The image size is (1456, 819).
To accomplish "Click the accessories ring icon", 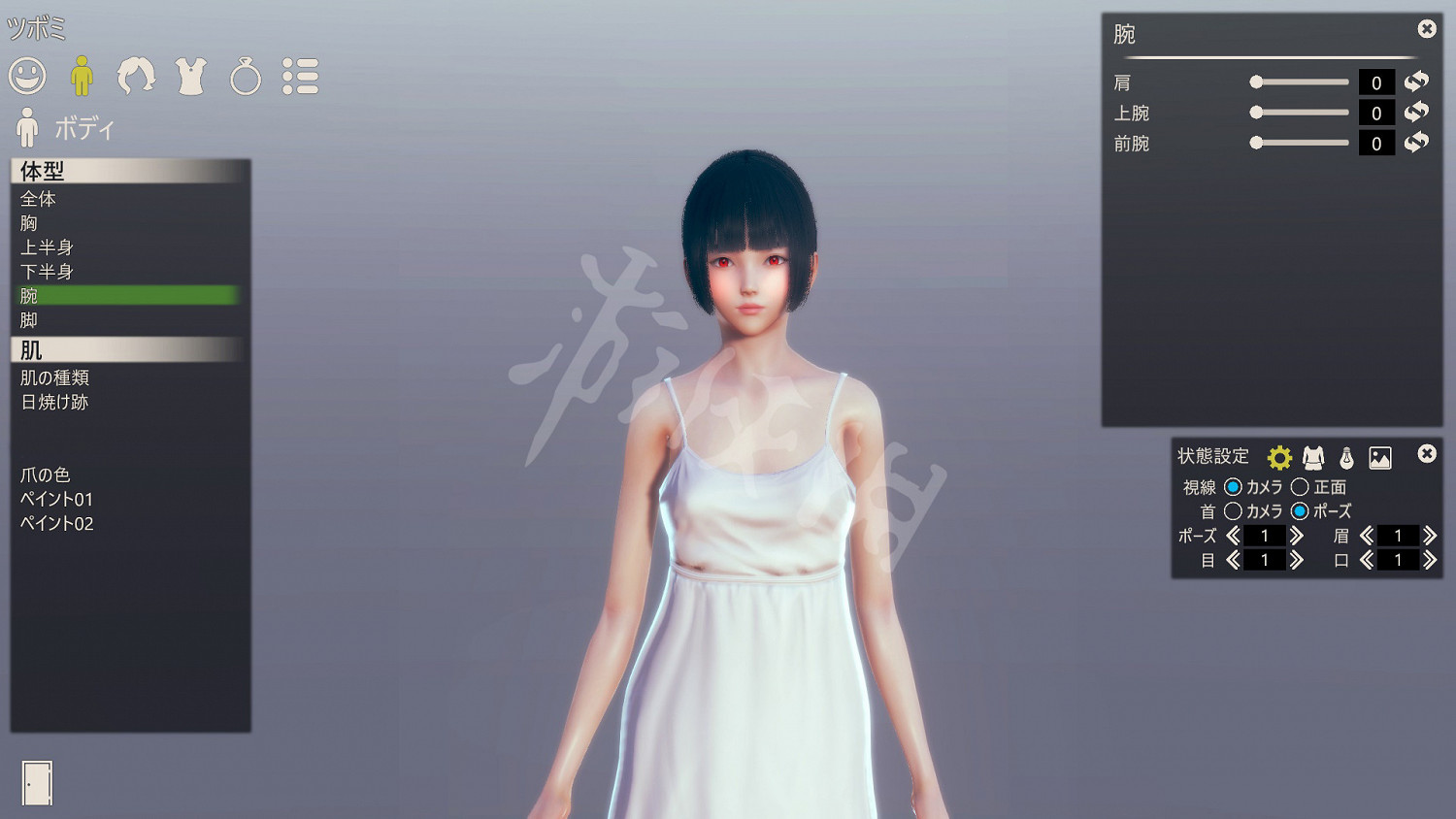I will point(246,77).
